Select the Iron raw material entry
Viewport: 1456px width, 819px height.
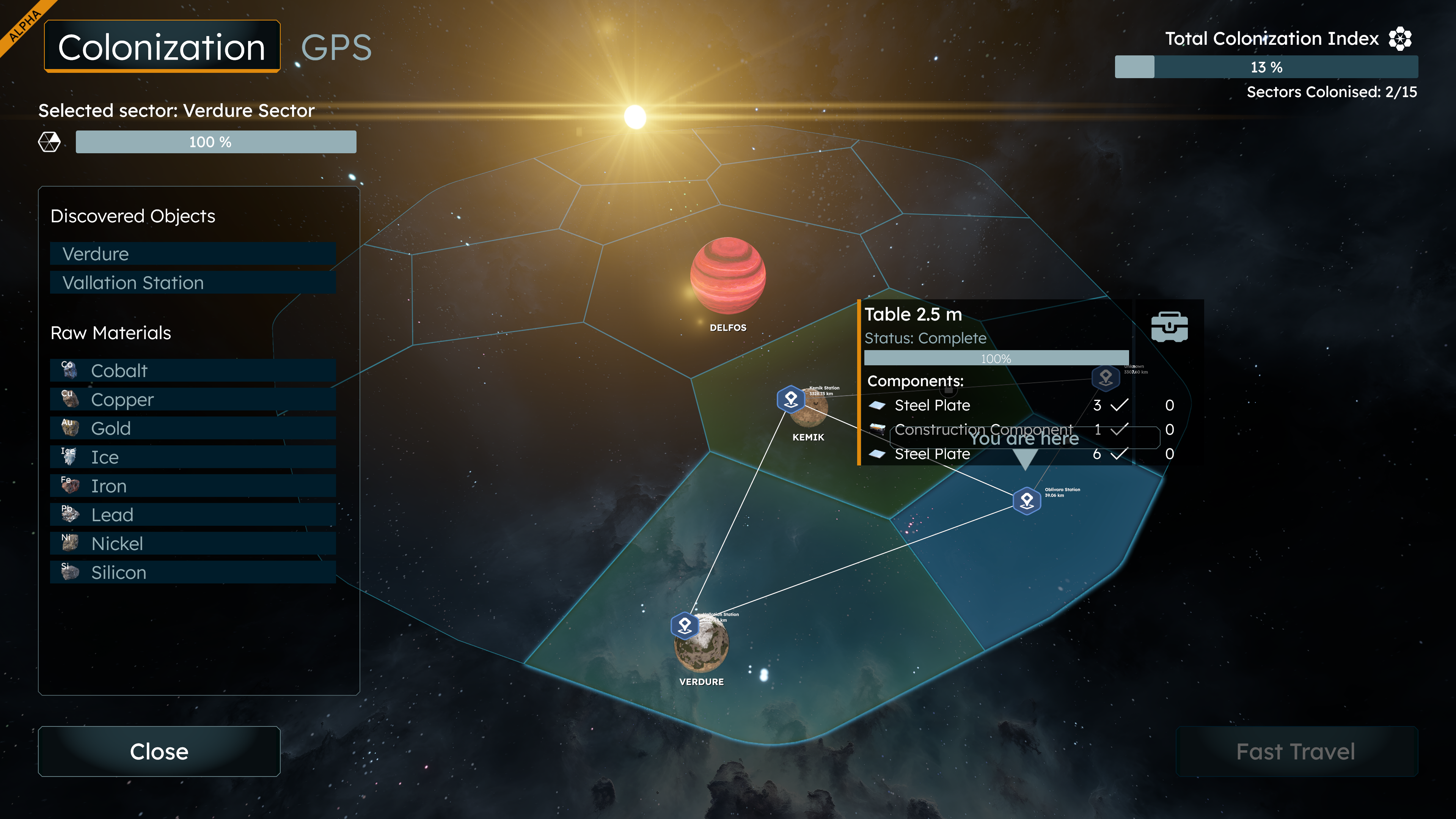(x=193, y=486)
